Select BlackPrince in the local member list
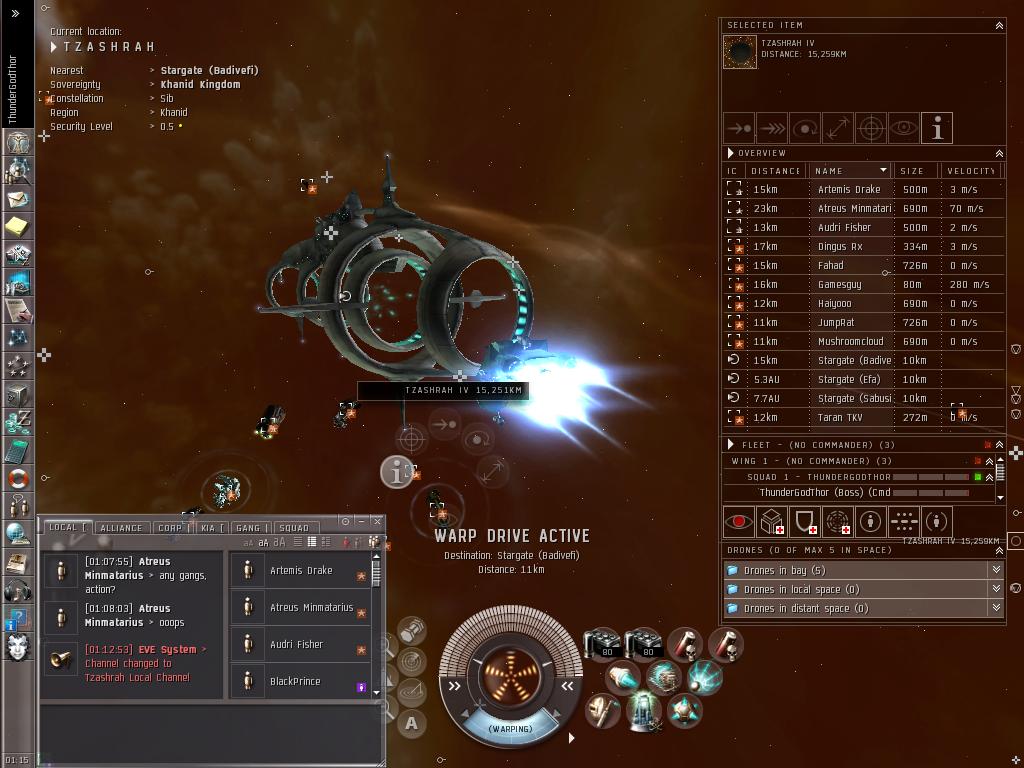This screenshot has width=1024, height=768. [295, 682]
